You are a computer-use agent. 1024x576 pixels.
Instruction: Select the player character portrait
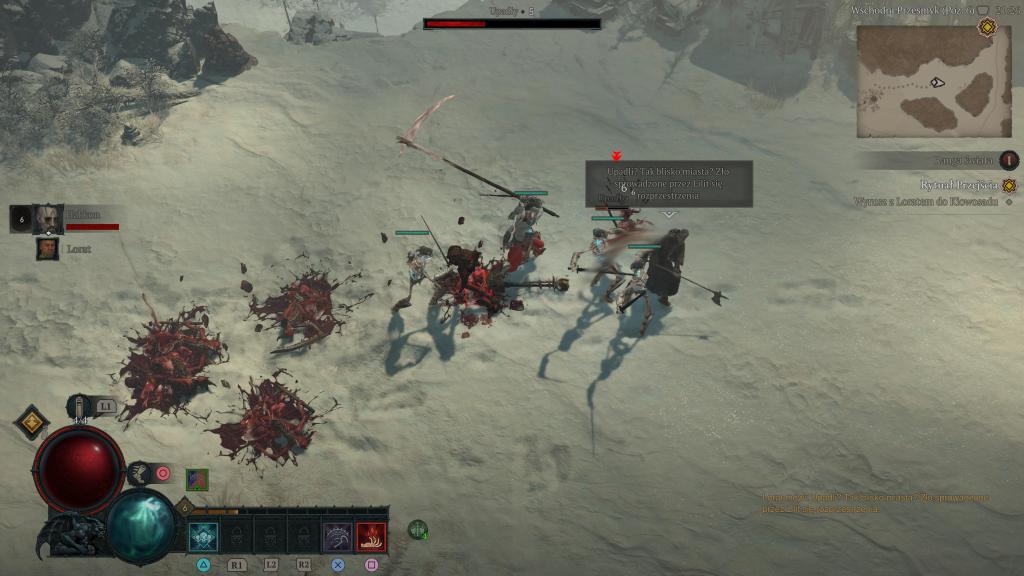click(x=47, y=218)
